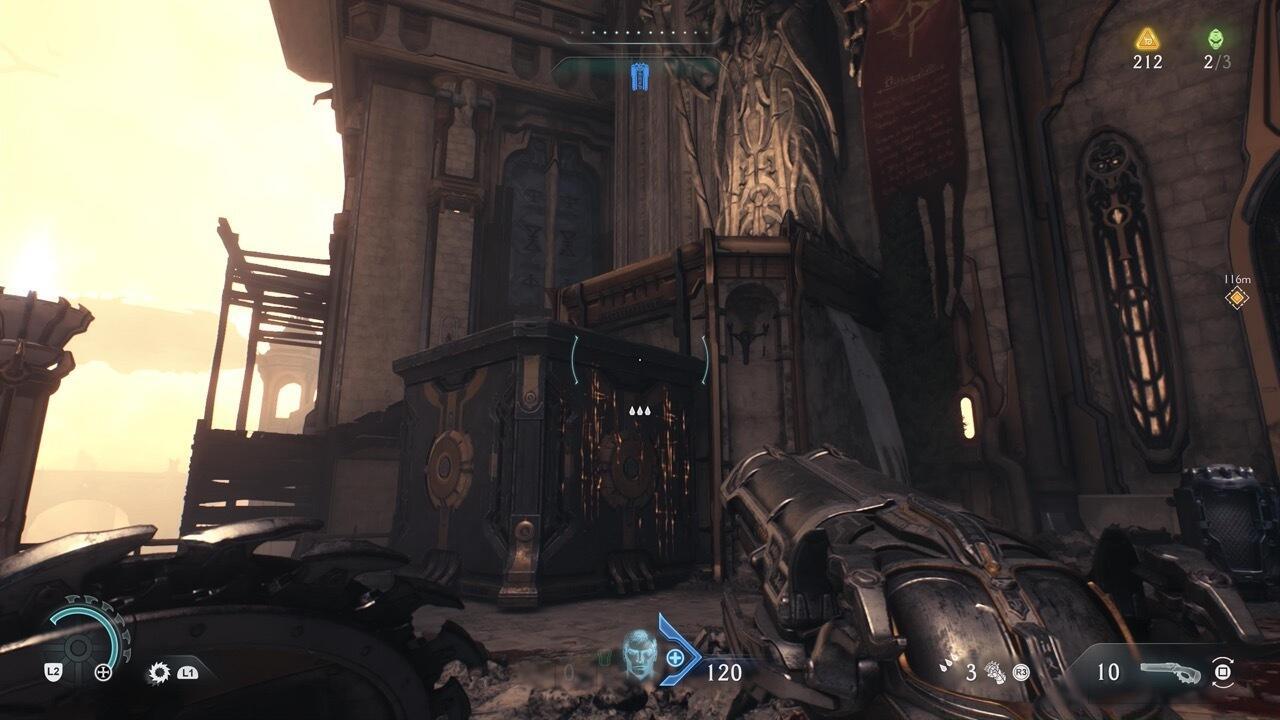Click the gold triangle currency icon
The height and width of the screenshot is (720, 1280).
(x=1147, y=39)
